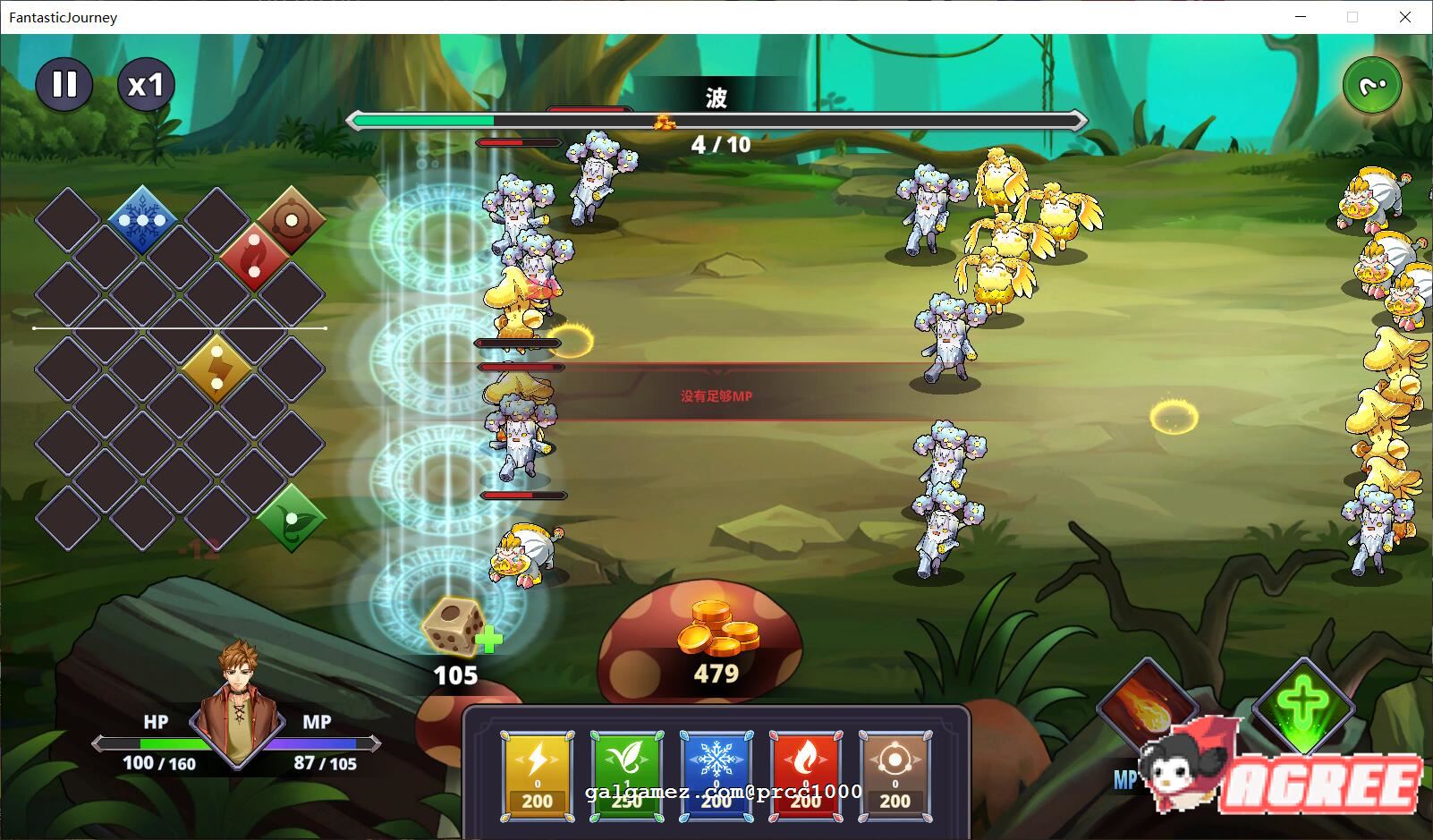Select the brown orb tile on grid
Image resolution: width=1433 pixels, height=840 pixels.
(291, 218)
